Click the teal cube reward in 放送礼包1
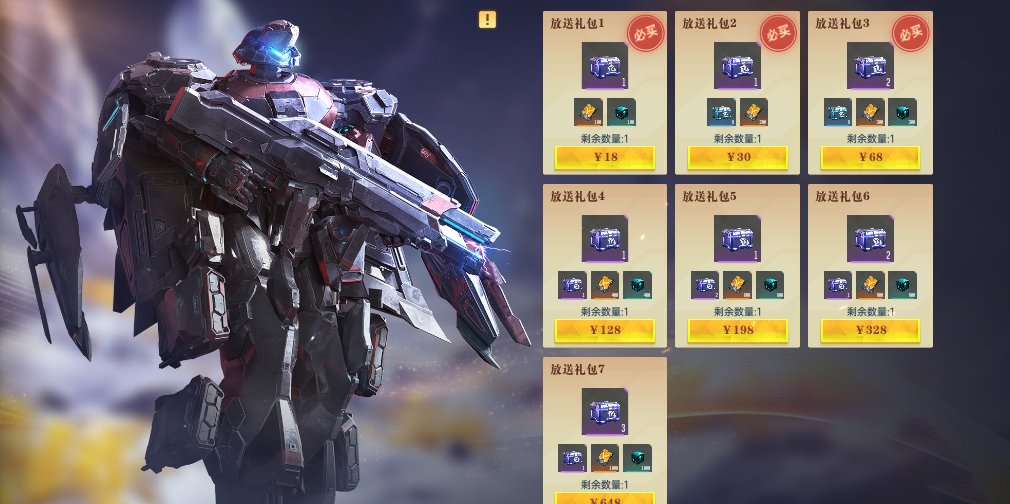Viewport: 1010px width, 504px height. point(621,112)
